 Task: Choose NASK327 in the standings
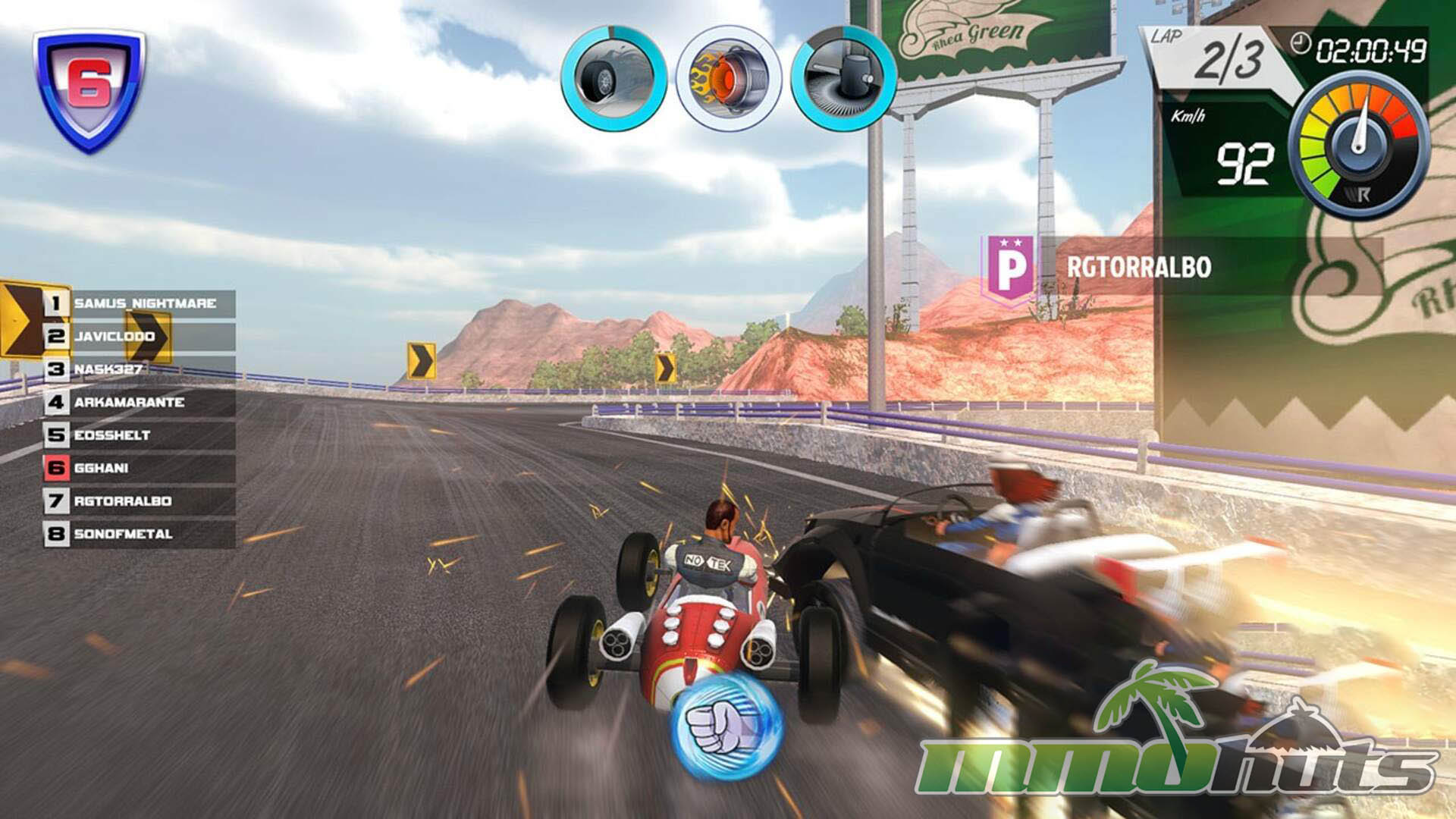140,369
